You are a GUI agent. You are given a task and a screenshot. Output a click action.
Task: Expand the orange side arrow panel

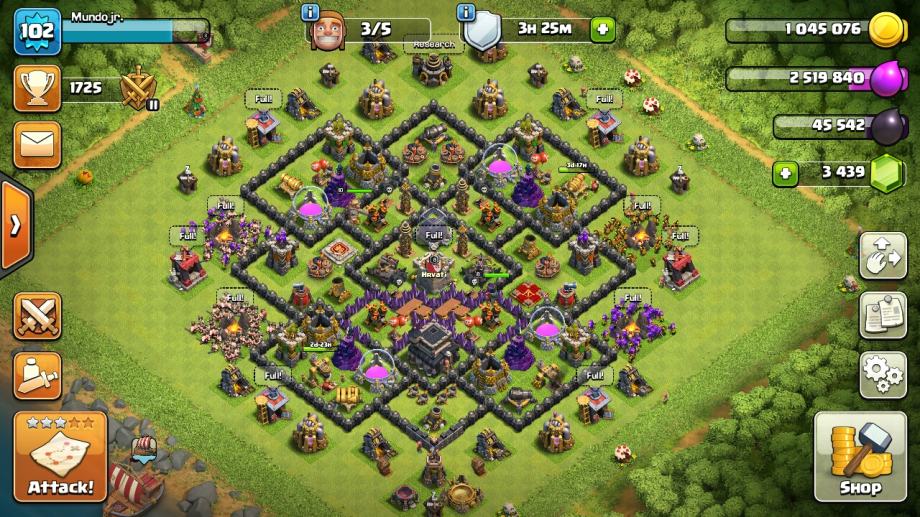point(15,225)
